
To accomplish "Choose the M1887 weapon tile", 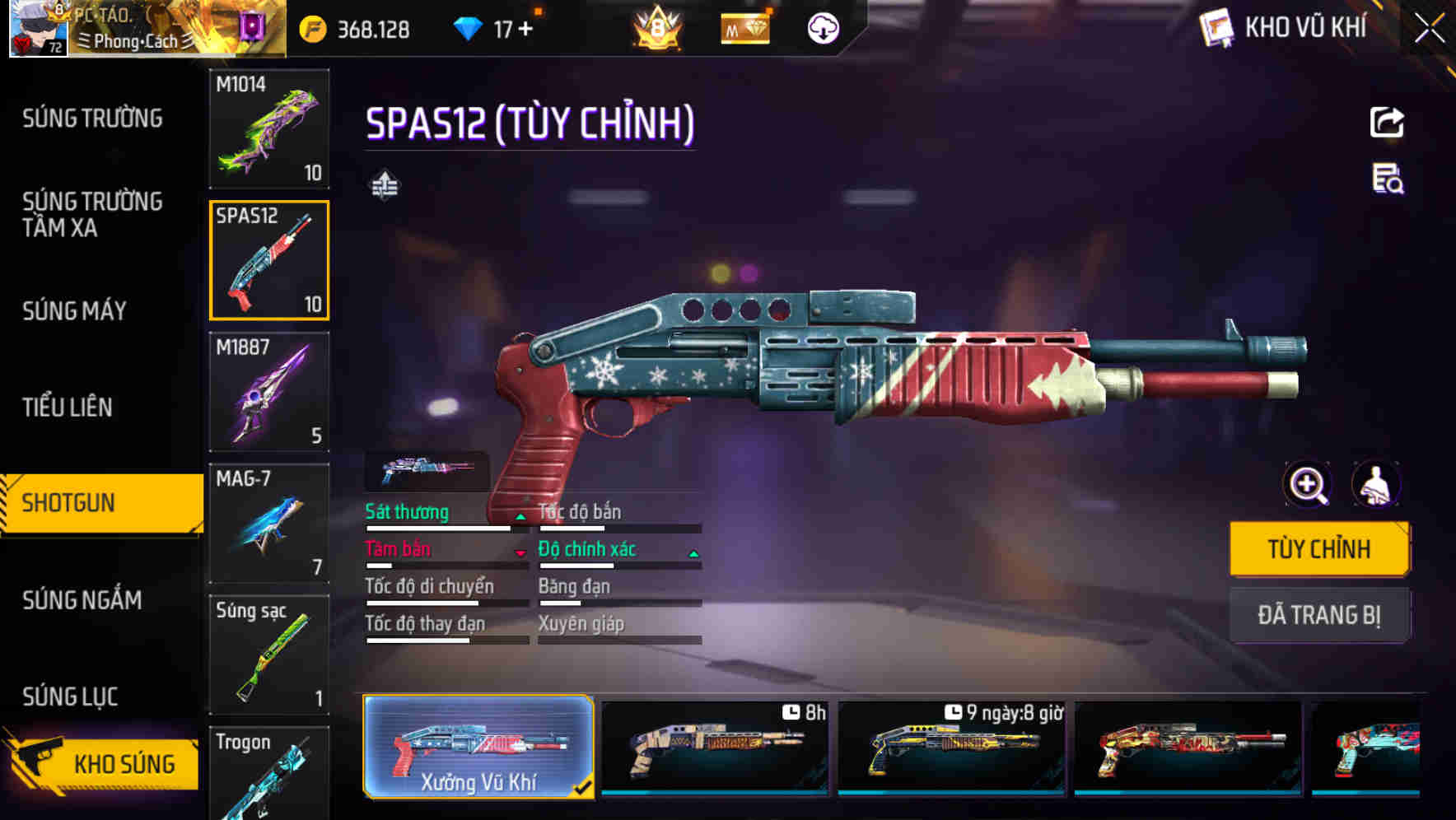I will (x=269, y=392).
